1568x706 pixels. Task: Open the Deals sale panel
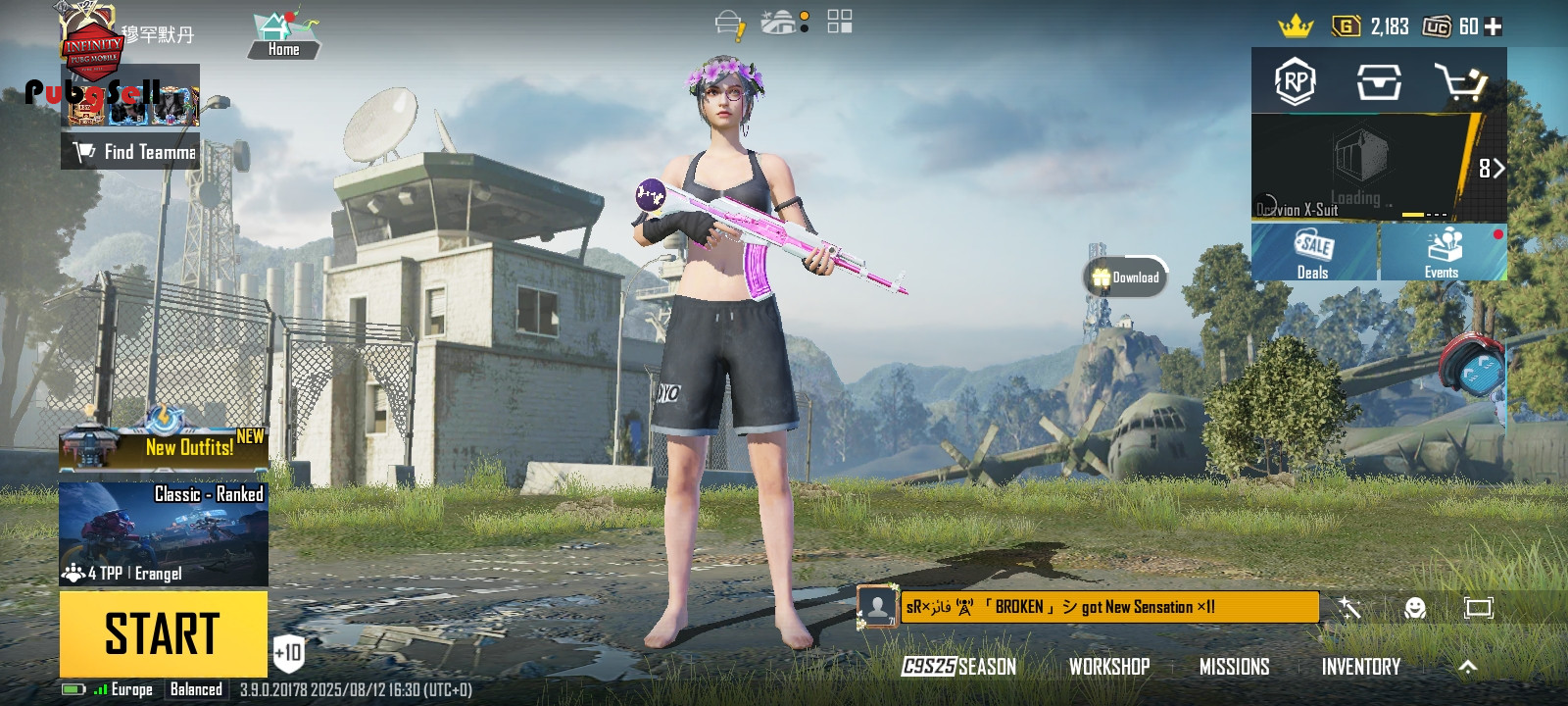(1313, 253)
